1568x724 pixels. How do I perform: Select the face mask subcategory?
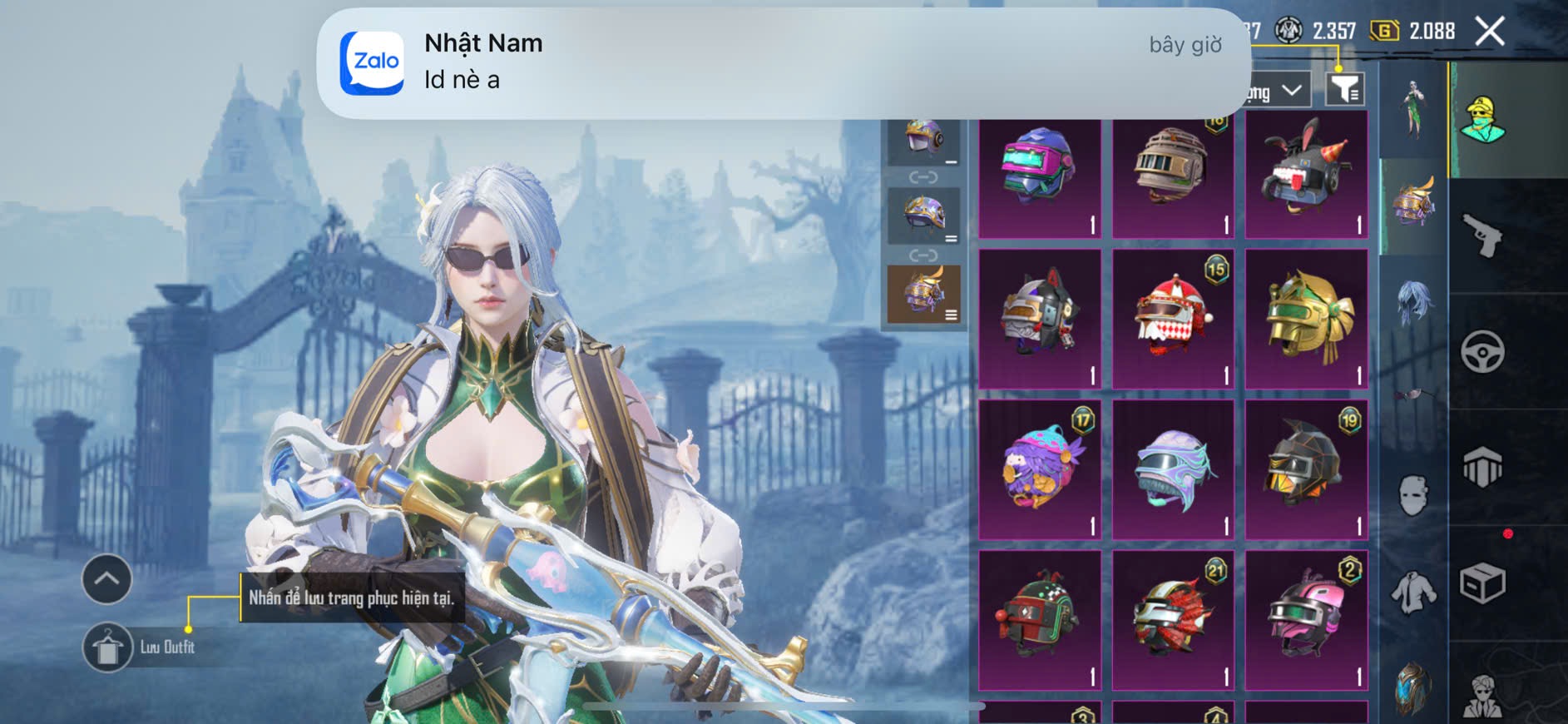pos(1413,496)
